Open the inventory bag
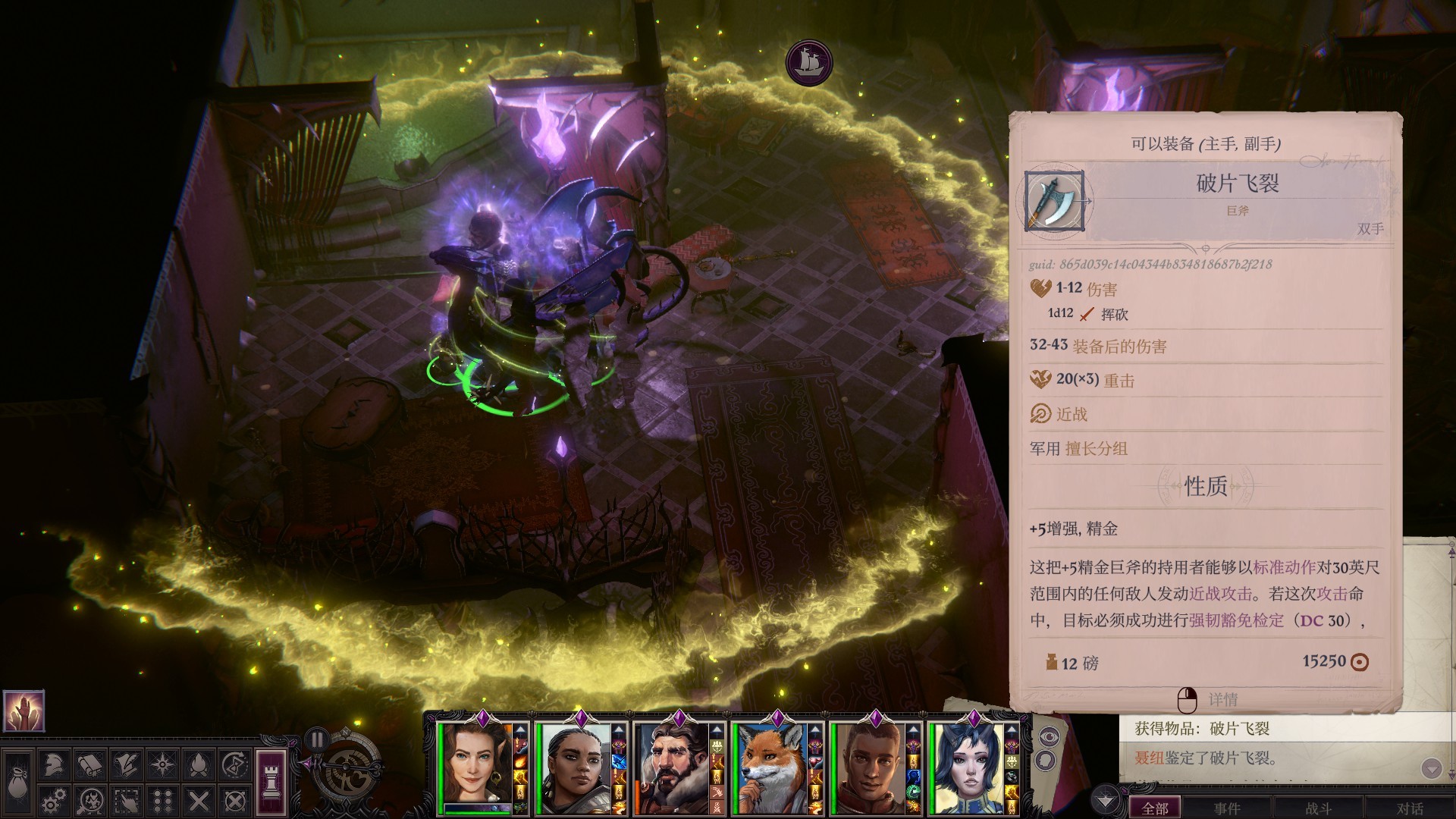1456x819 pixels. point(17,781)
